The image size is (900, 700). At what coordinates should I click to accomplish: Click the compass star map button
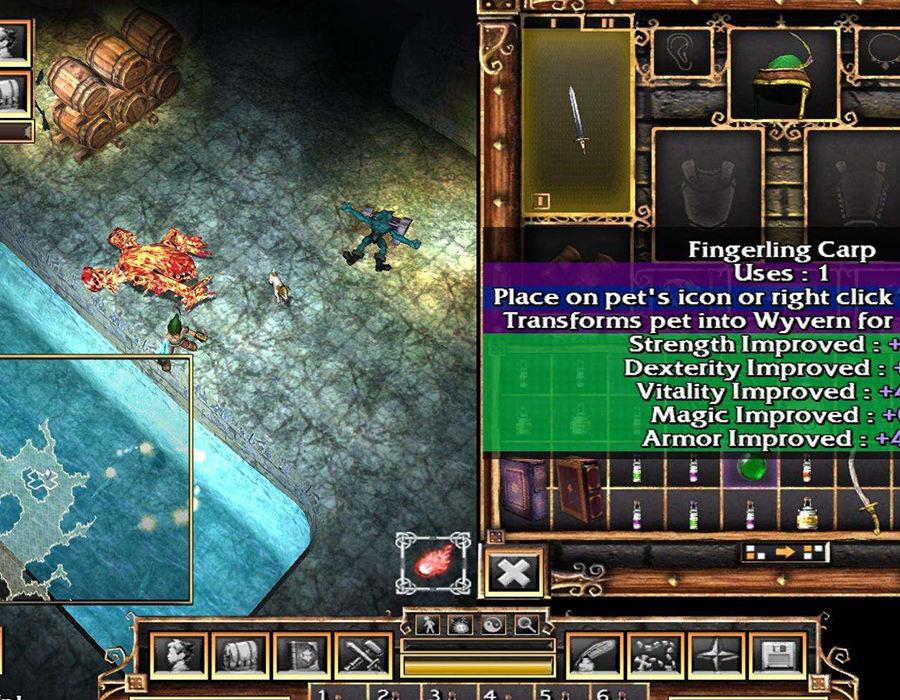click(716, 656)
